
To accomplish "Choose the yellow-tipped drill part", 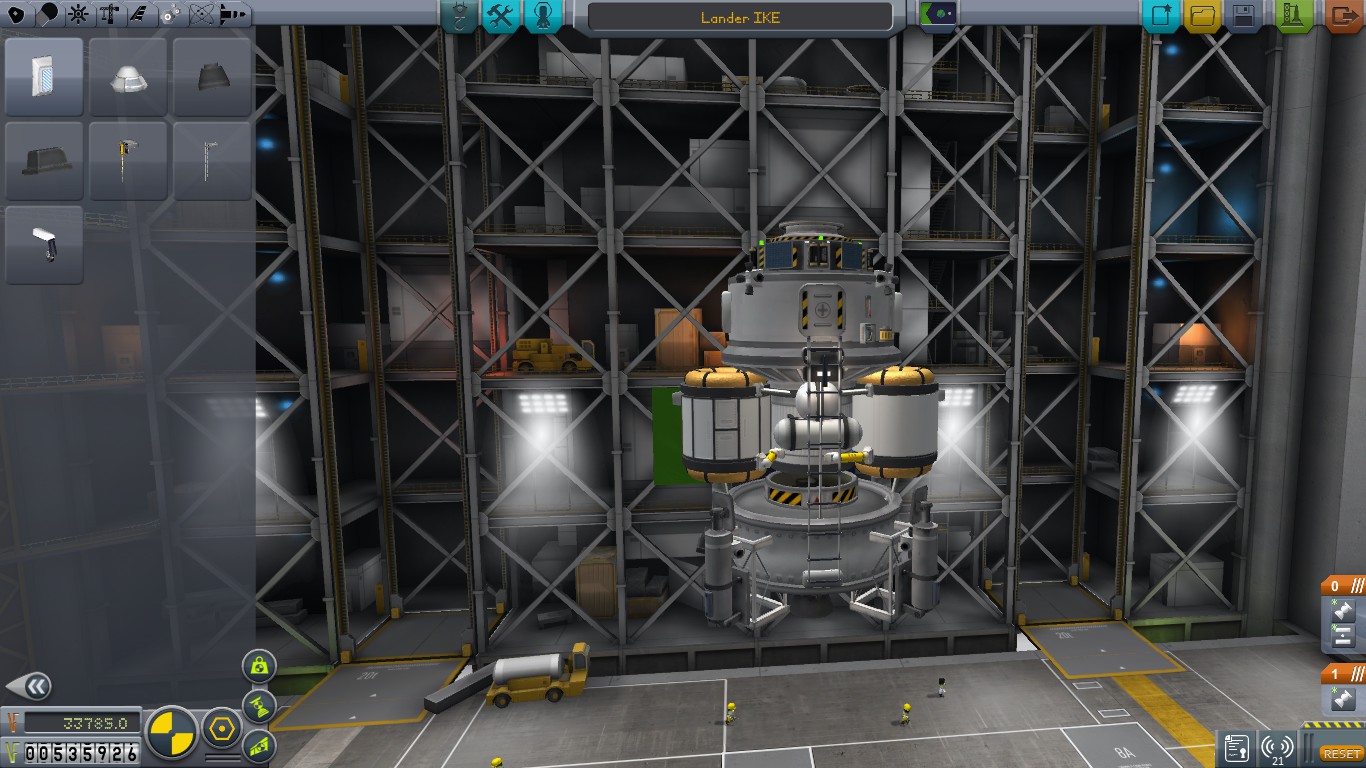I will click(128, 160).
